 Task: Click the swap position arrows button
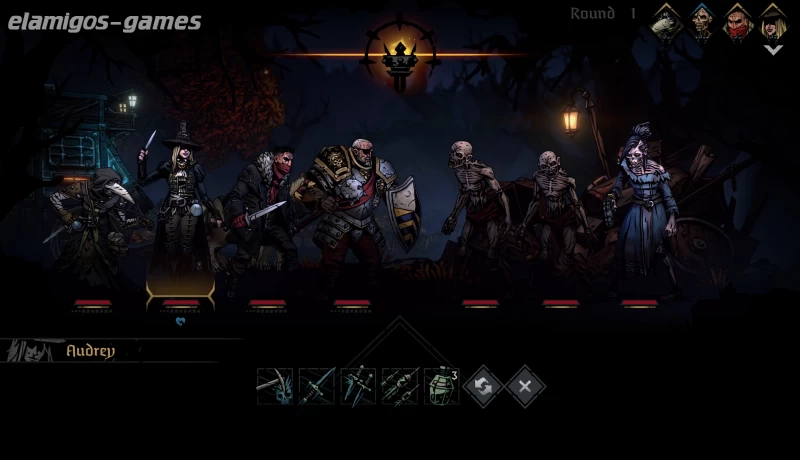[483, 386]
